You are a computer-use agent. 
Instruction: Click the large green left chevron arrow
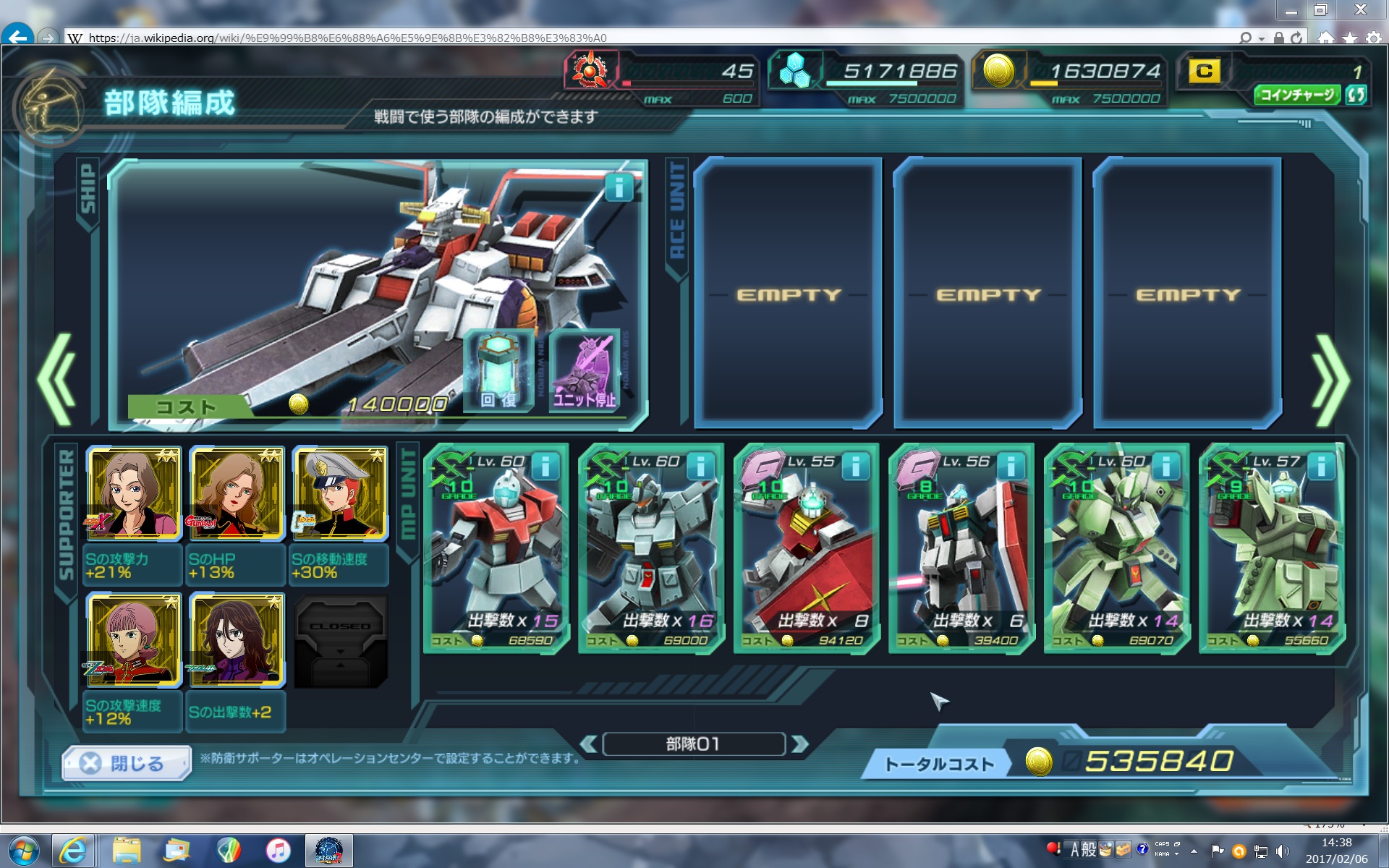coord(58,380)
